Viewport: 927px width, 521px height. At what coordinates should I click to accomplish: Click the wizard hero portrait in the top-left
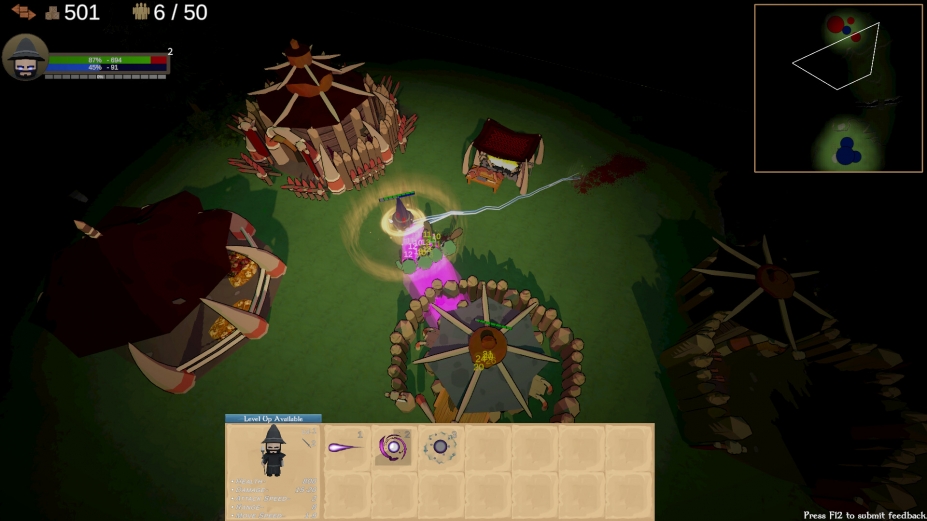coord(25,58)
